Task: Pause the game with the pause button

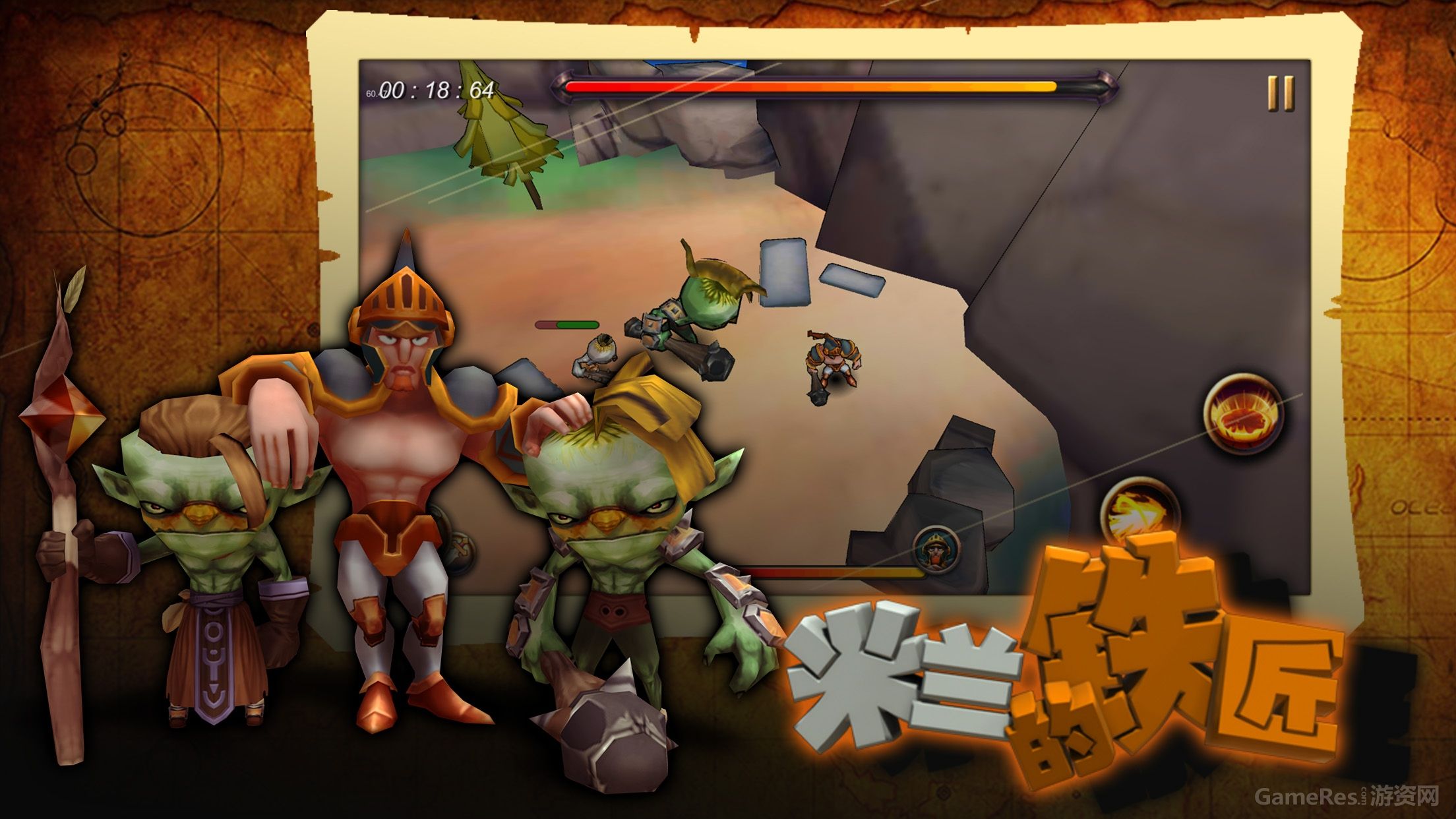Action: [x=1281, y=93]
